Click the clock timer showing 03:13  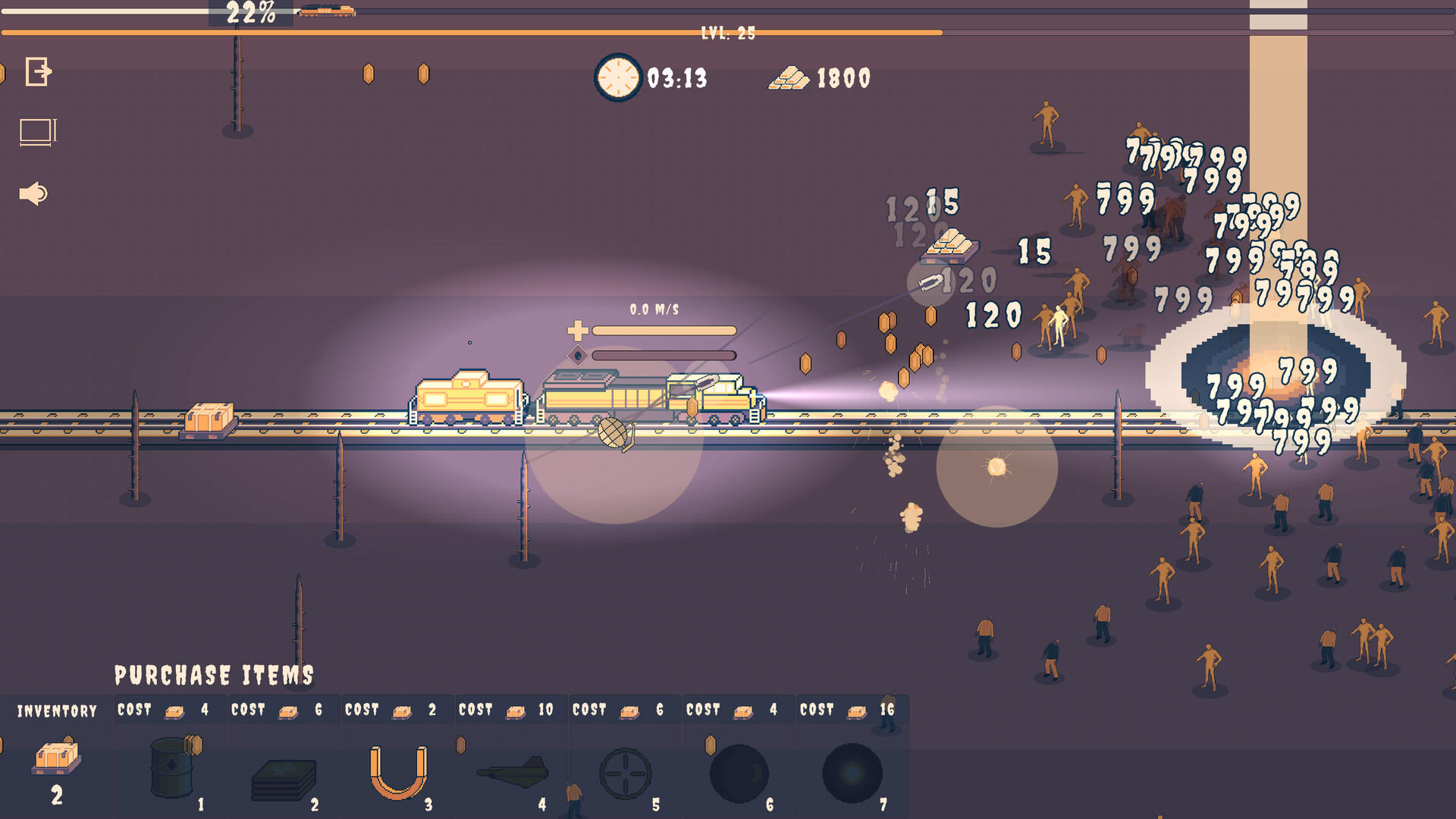(617, 77)
